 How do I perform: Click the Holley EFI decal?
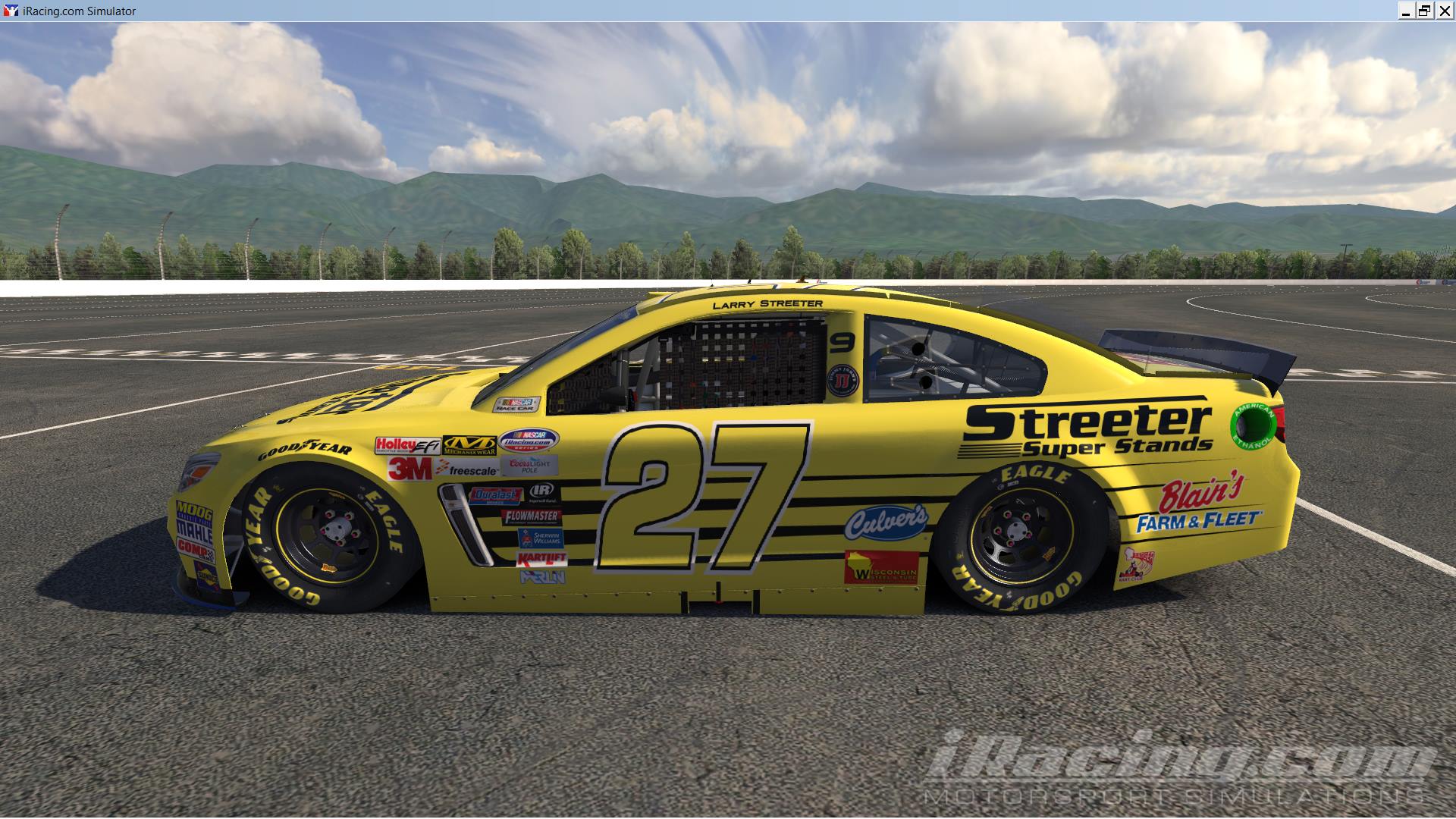coord(409,445)
